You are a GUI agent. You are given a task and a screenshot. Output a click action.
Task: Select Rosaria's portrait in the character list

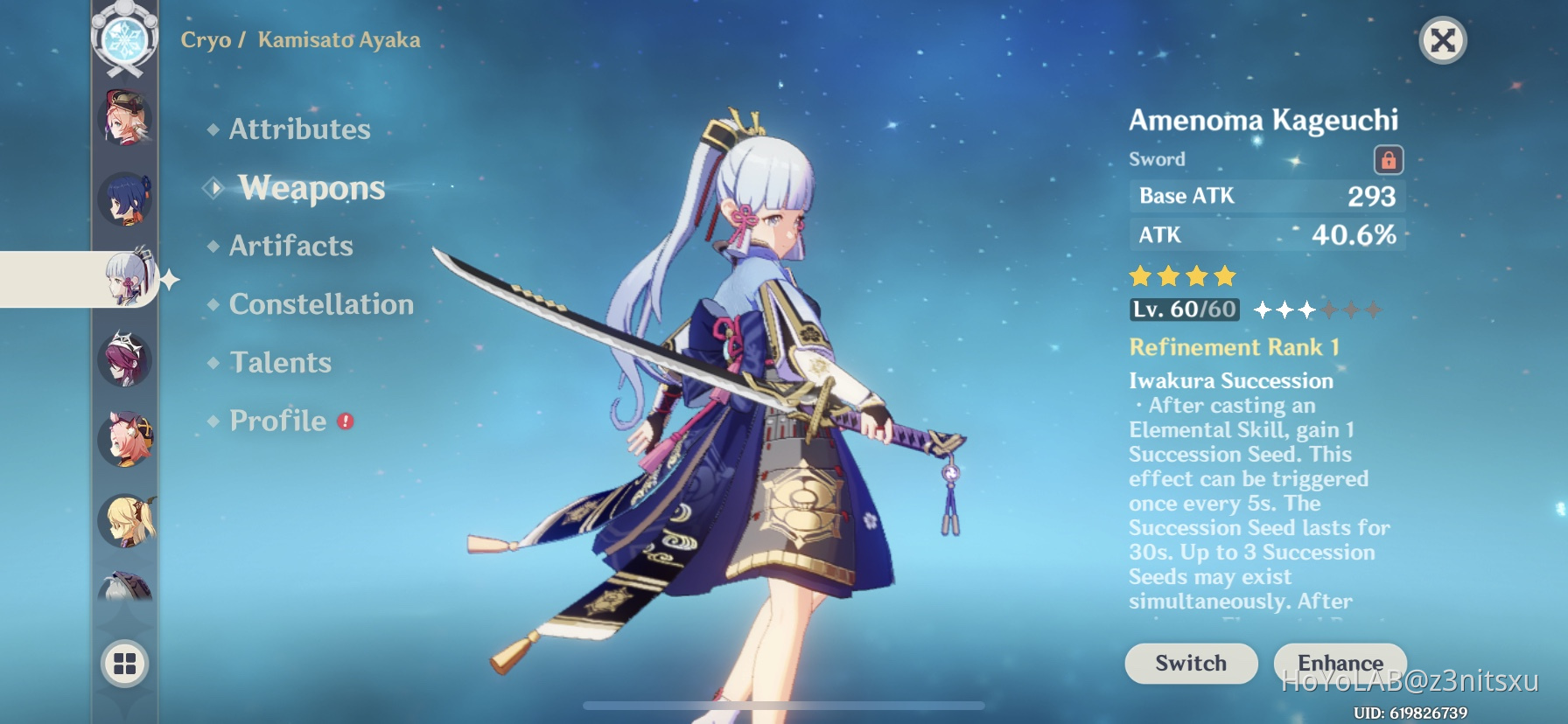point(125,359)
